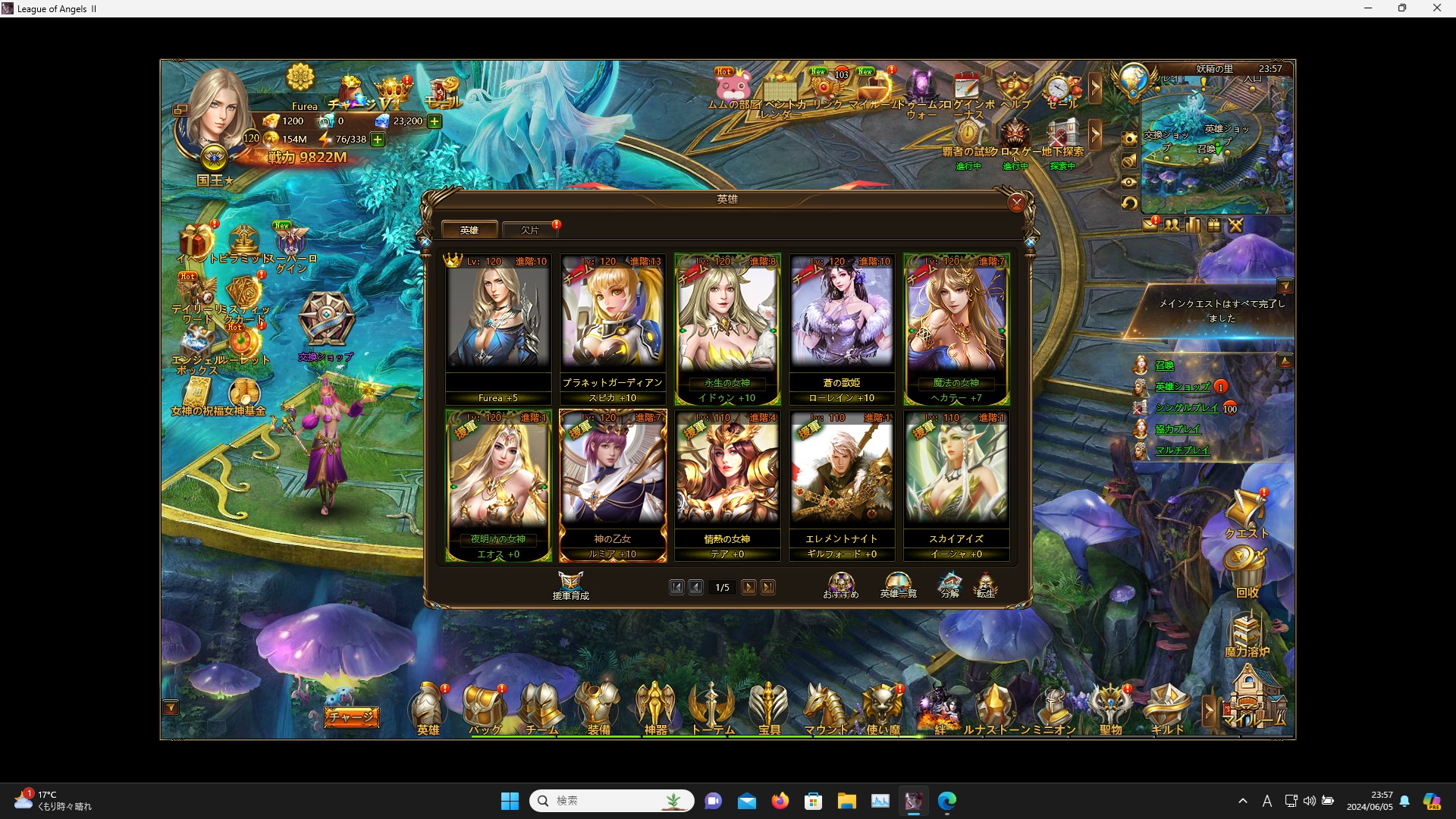This screenshot has width=1456, height=819.
Task: Select the ギルフォード hero card
Action: pyautogui.click(x=842, y=484)
